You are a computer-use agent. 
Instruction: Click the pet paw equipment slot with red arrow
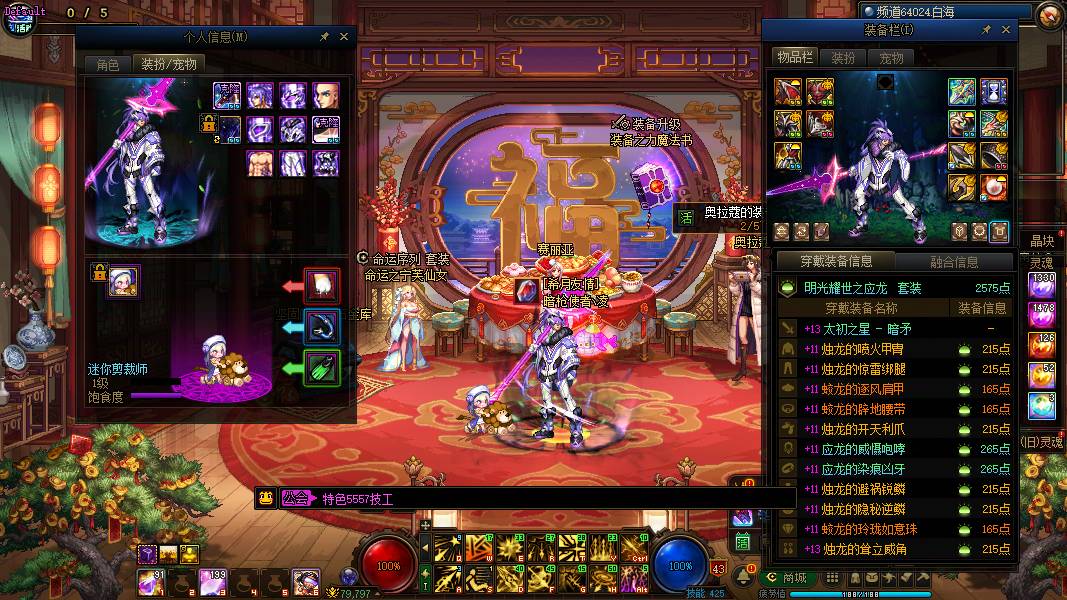[322, 286]
